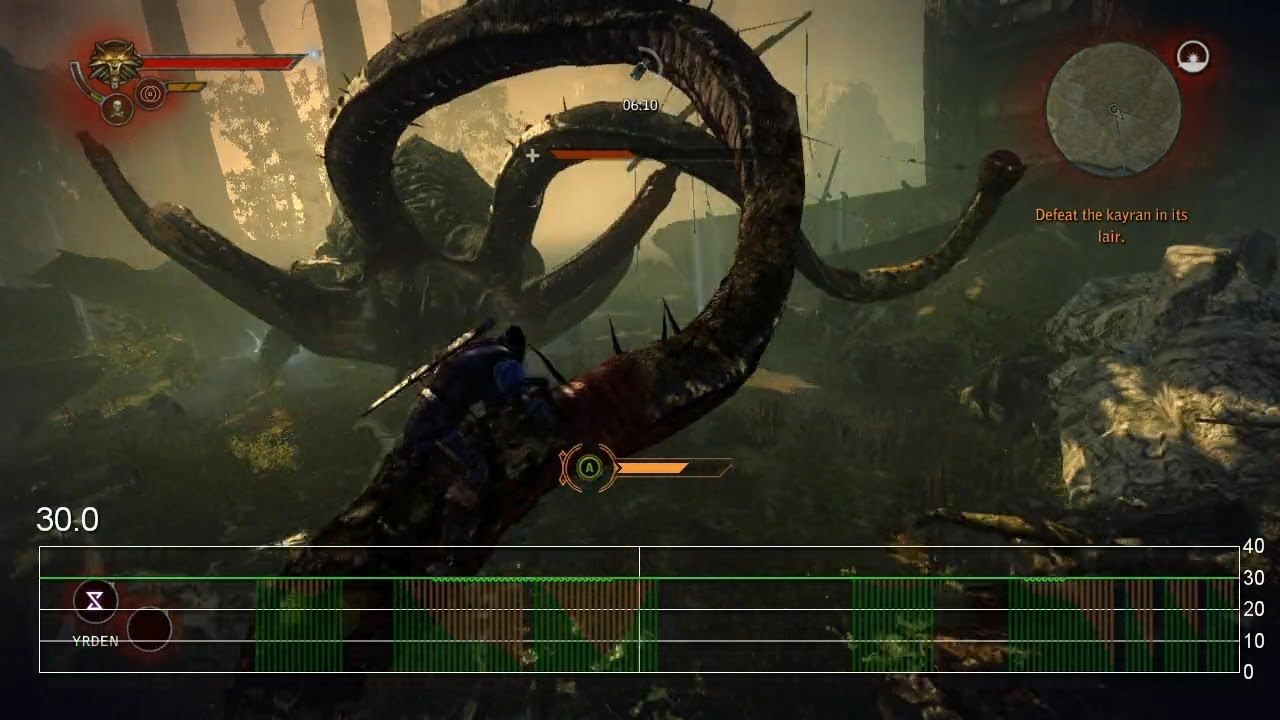Toggle the FPS graph overlay

(x=640, y=610)
